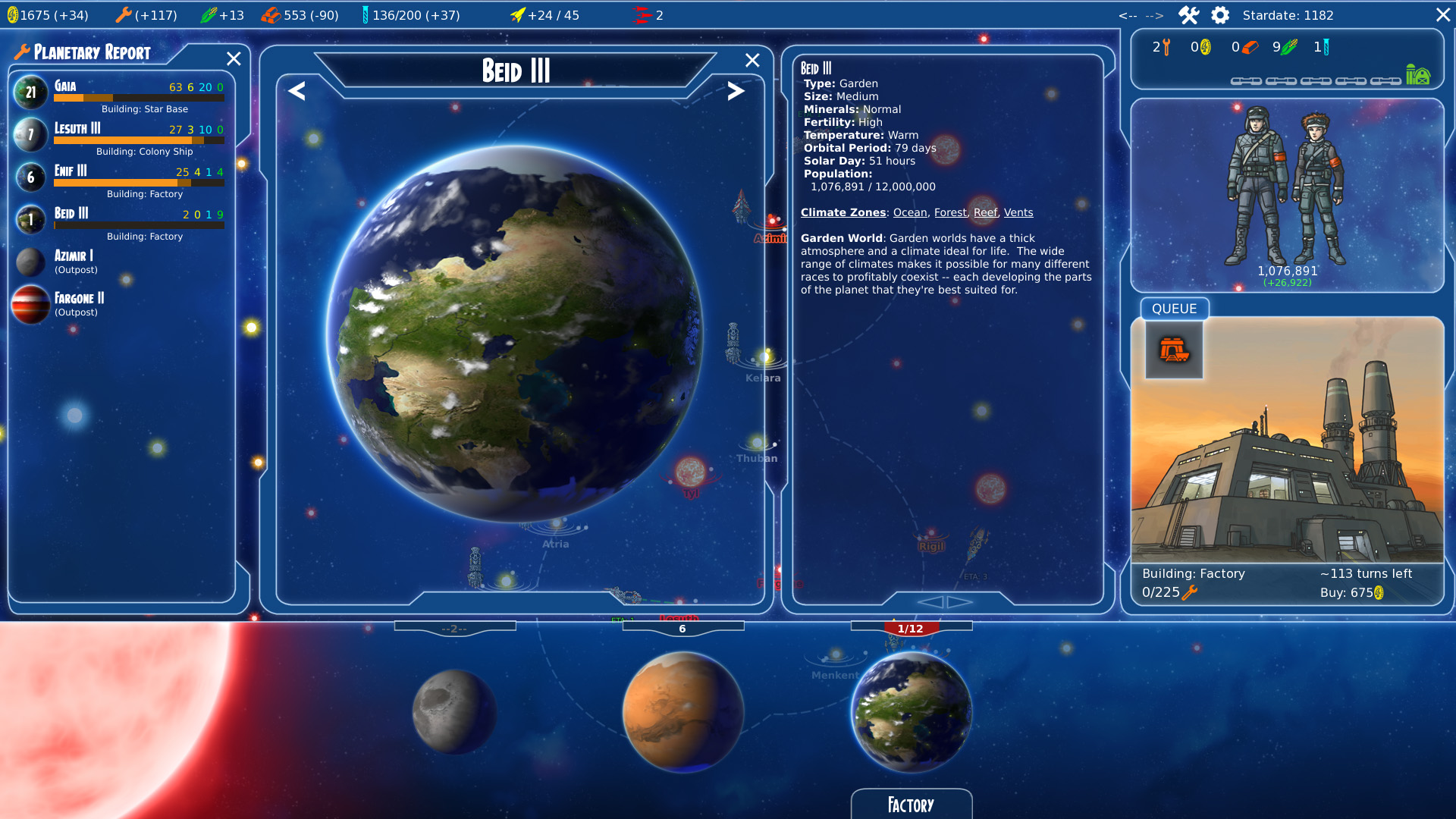Close the Planetary Report panel
Image resolution: width=1456 pixels, height=819 pixels.
click(234, 59)
